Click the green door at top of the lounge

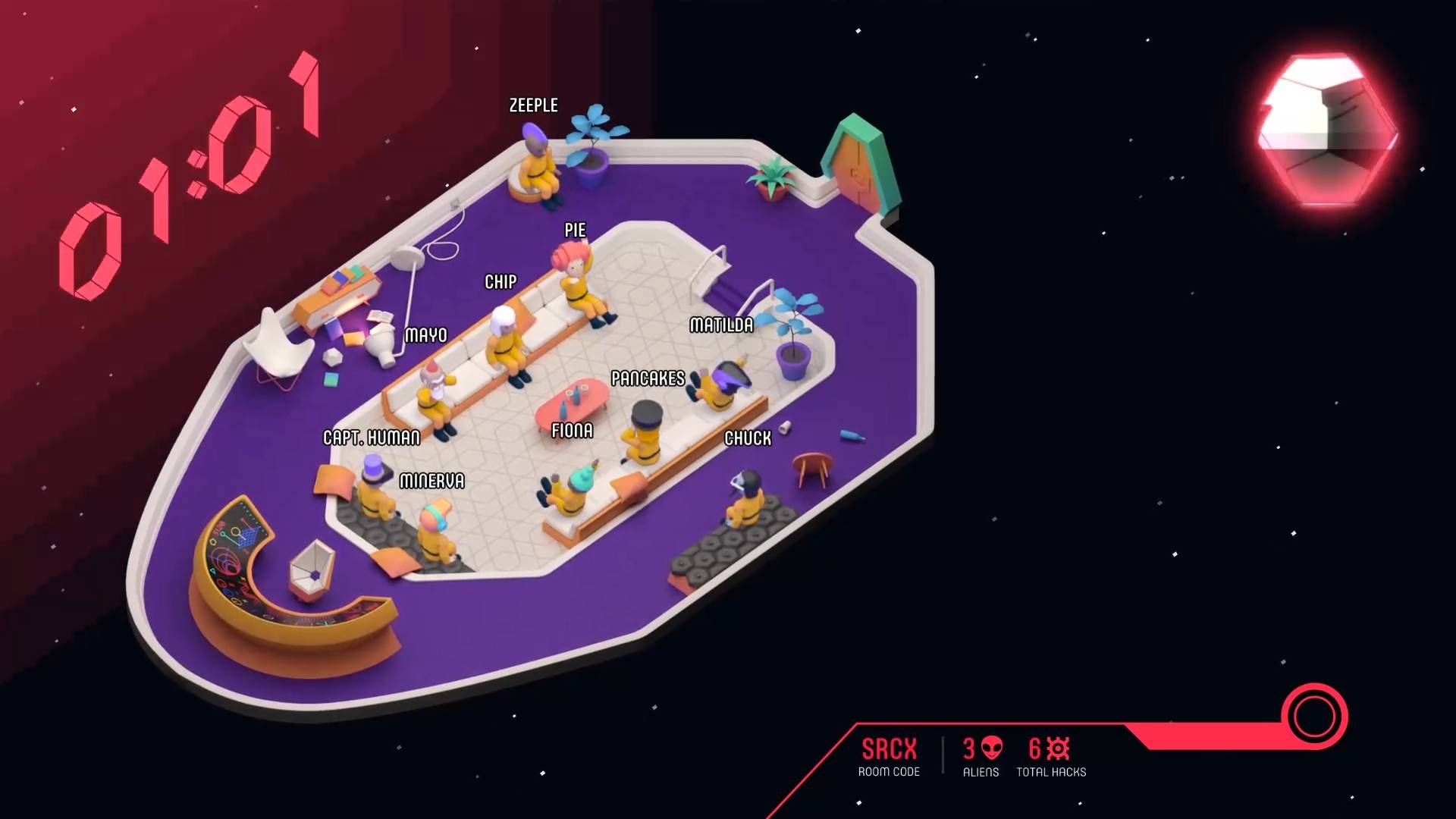click(x=861, y=163)
